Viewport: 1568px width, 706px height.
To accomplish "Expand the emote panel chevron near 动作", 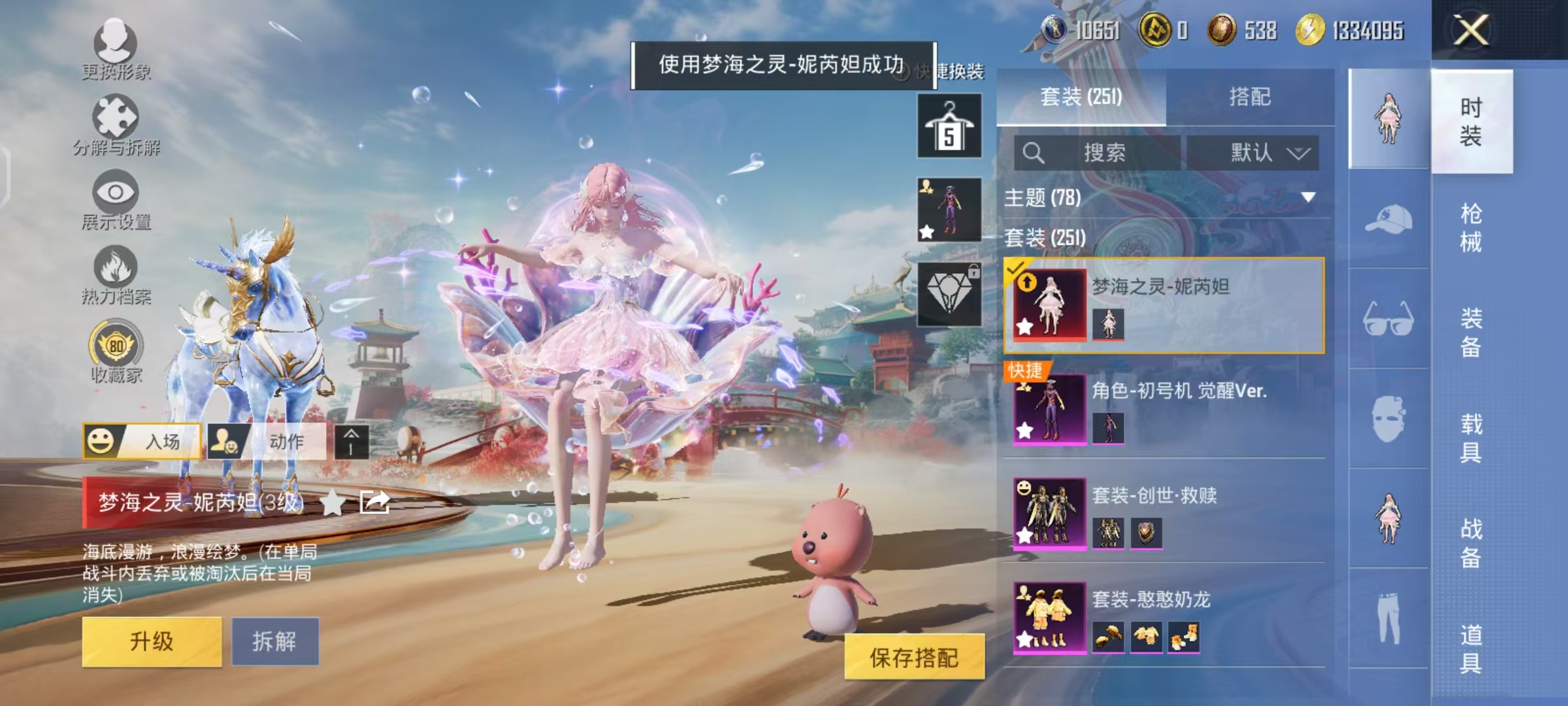I will (x=350, y=442).
